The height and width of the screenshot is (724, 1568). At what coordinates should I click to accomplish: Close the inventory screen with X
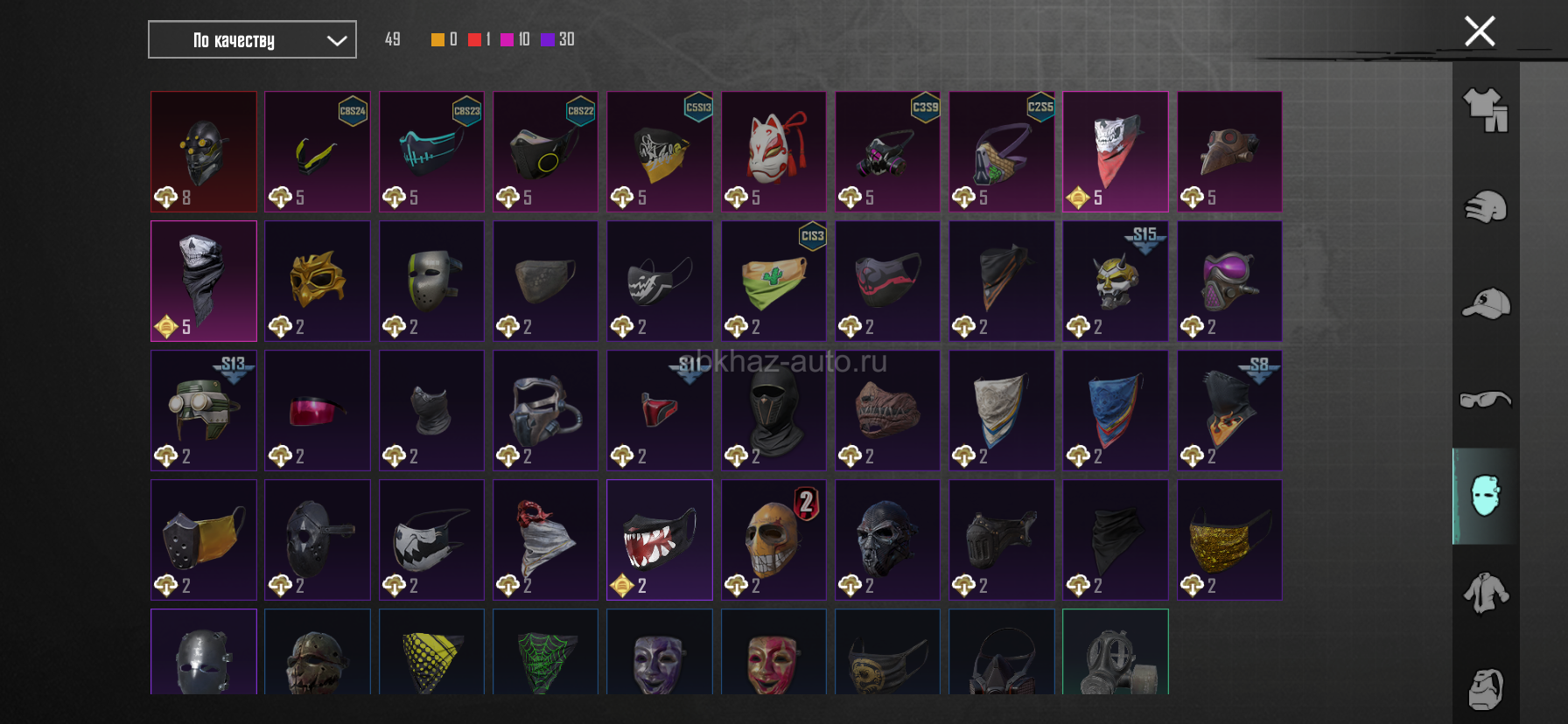1480,31
